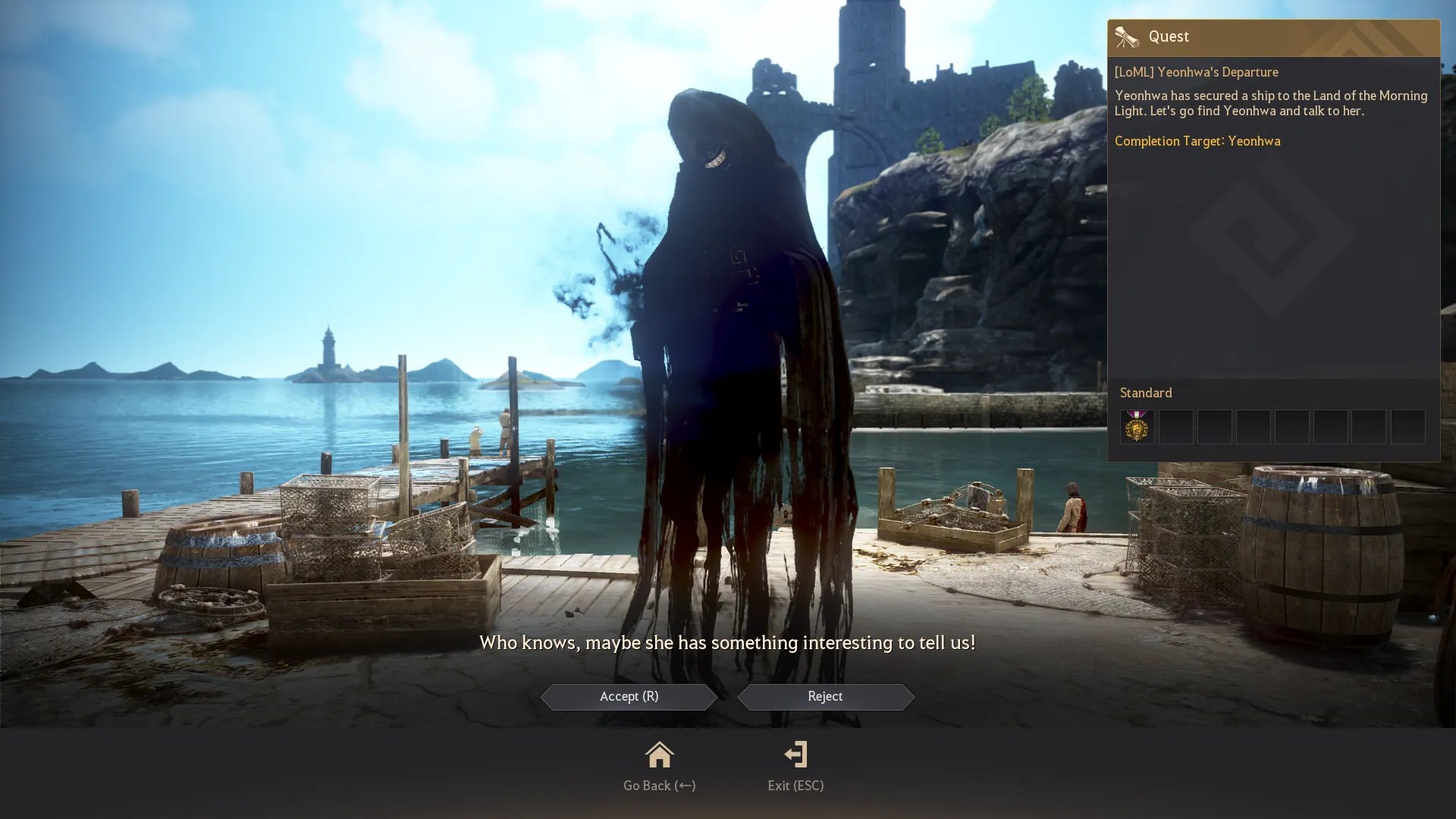1456x819 pixels.
Task: Click the Go Back (←) label
Action: pos(659,786)
